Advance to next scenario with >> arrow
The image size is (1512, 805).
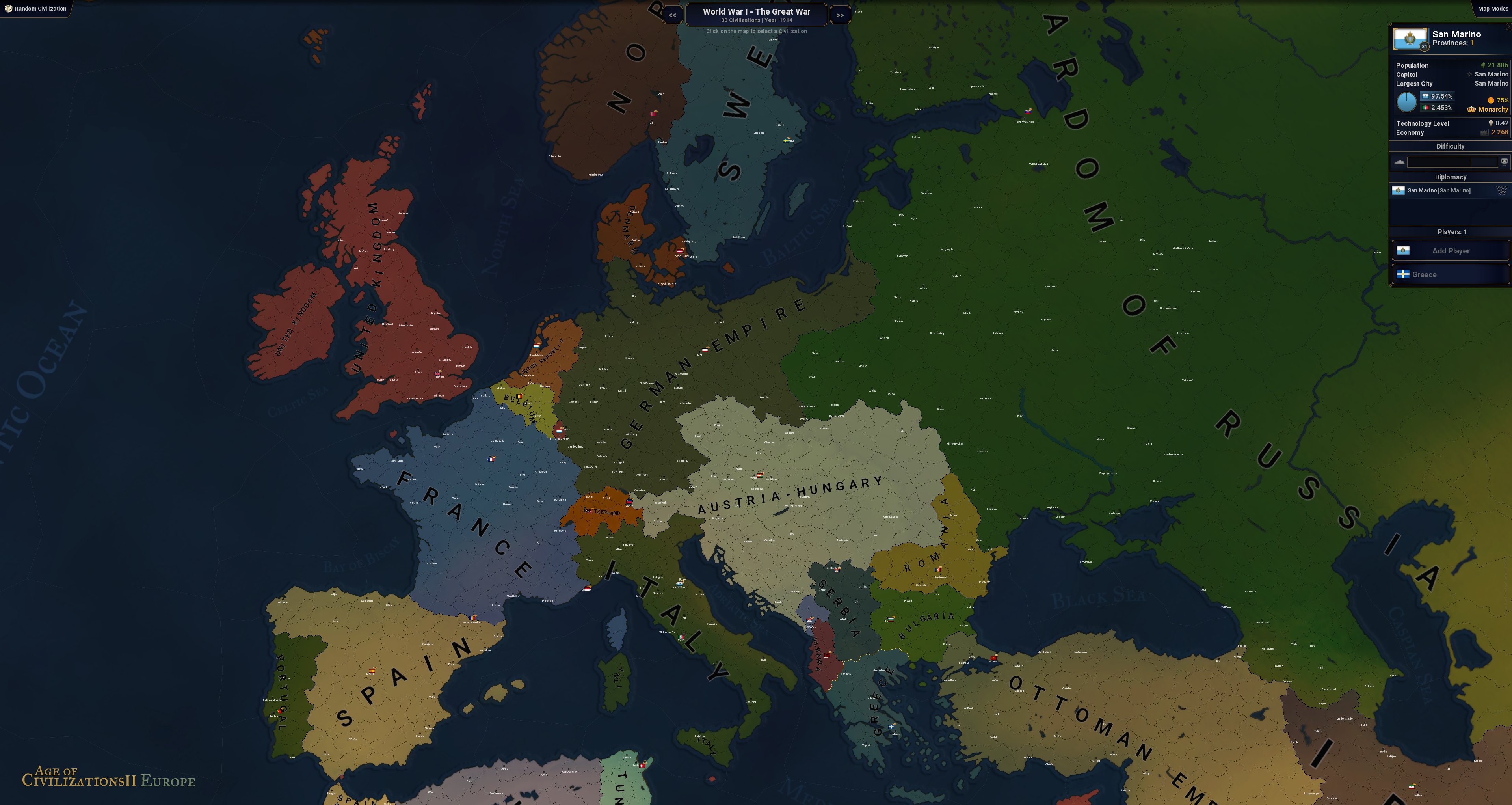click(841, 15)
